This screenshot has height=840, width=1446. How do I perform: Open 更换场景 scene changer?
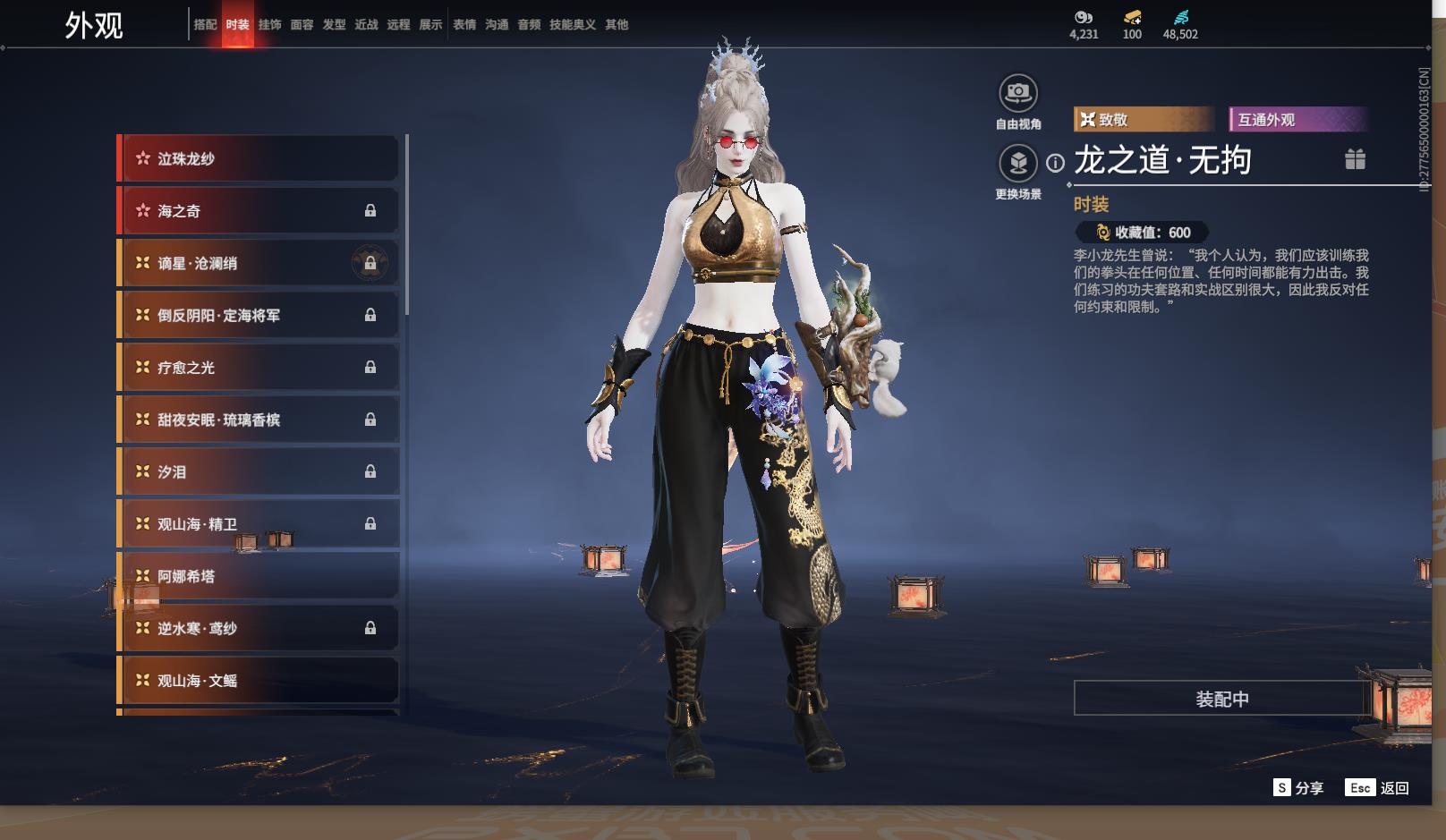[x=1018, y=163]
